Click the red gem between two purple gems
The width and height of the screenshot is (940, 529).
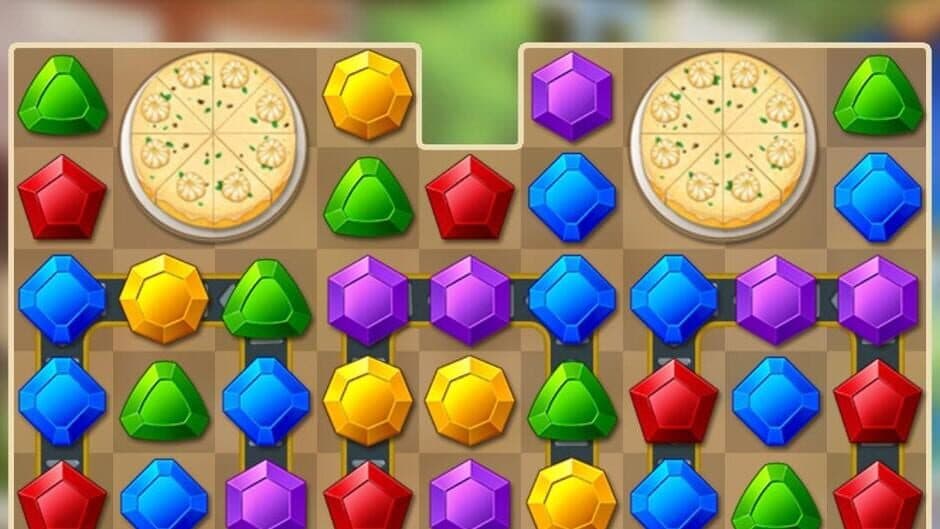pyautogui.click(x=367, y=495)
